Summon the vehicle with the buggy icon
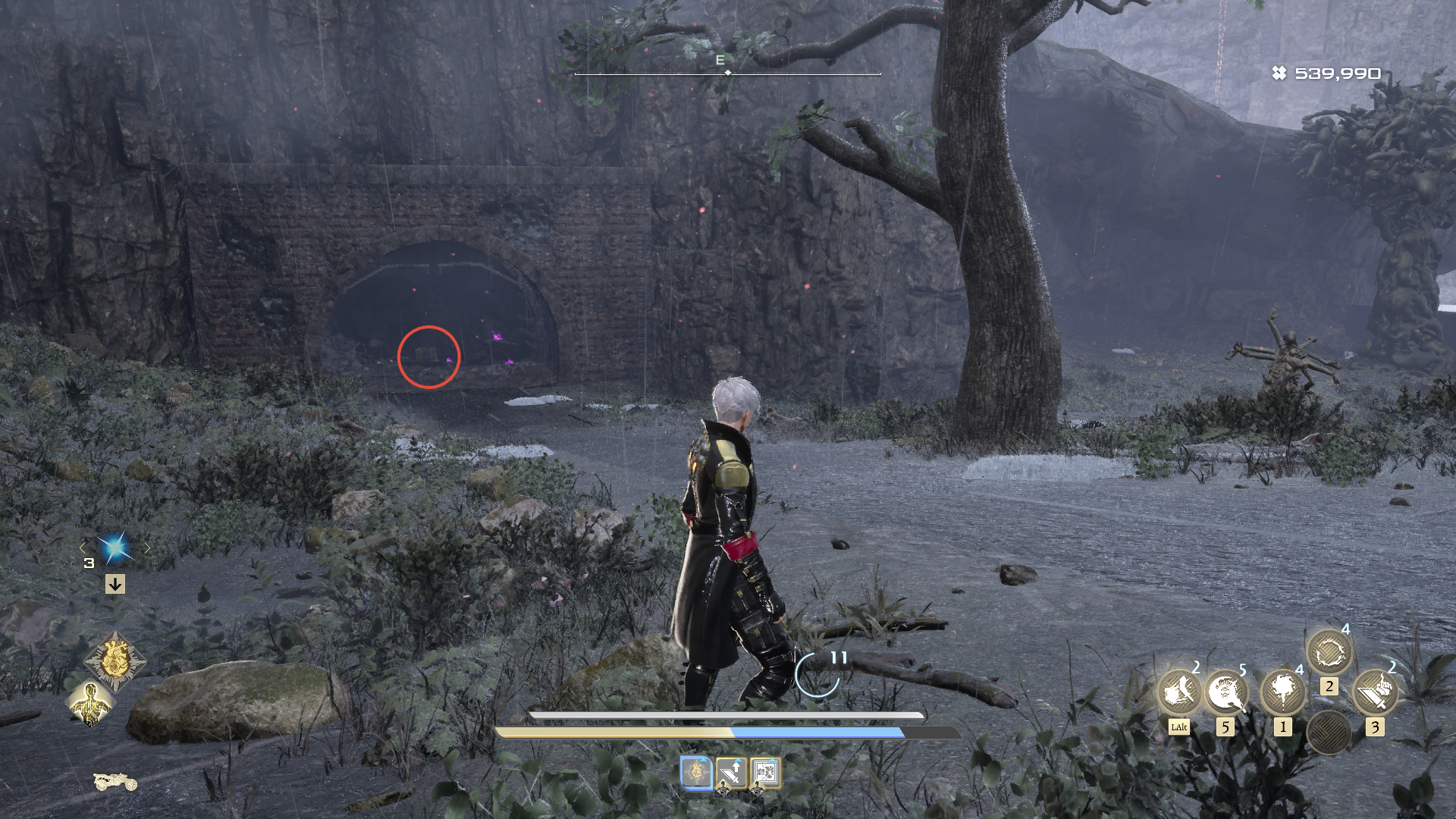1456x819 pixels. [115, 780]
